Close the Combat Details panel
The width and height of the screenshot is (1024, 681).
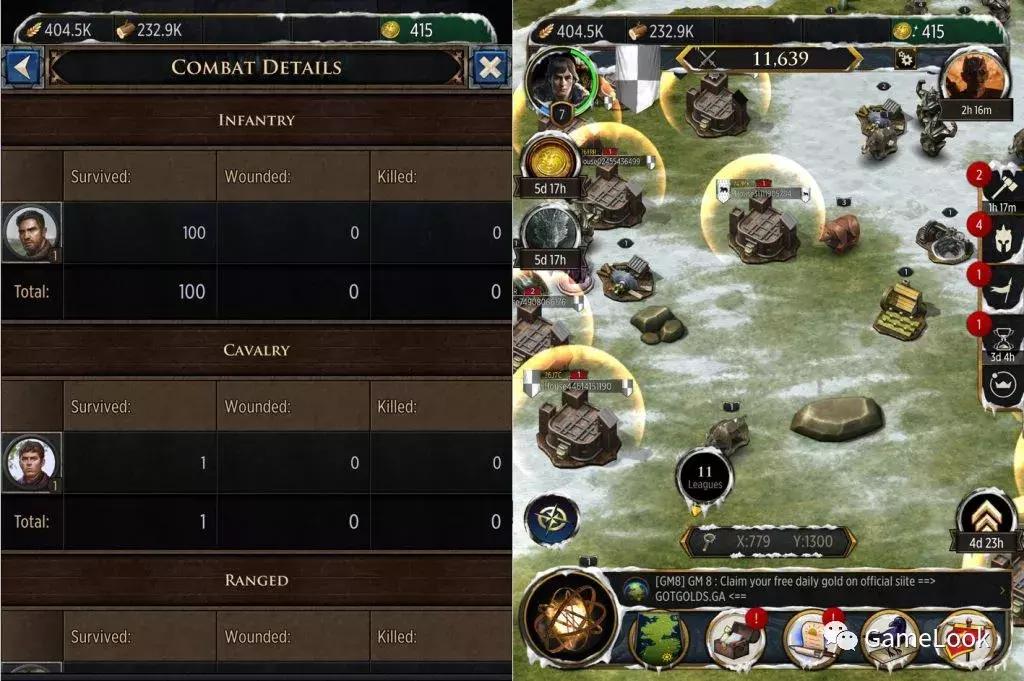coord(489,68)
